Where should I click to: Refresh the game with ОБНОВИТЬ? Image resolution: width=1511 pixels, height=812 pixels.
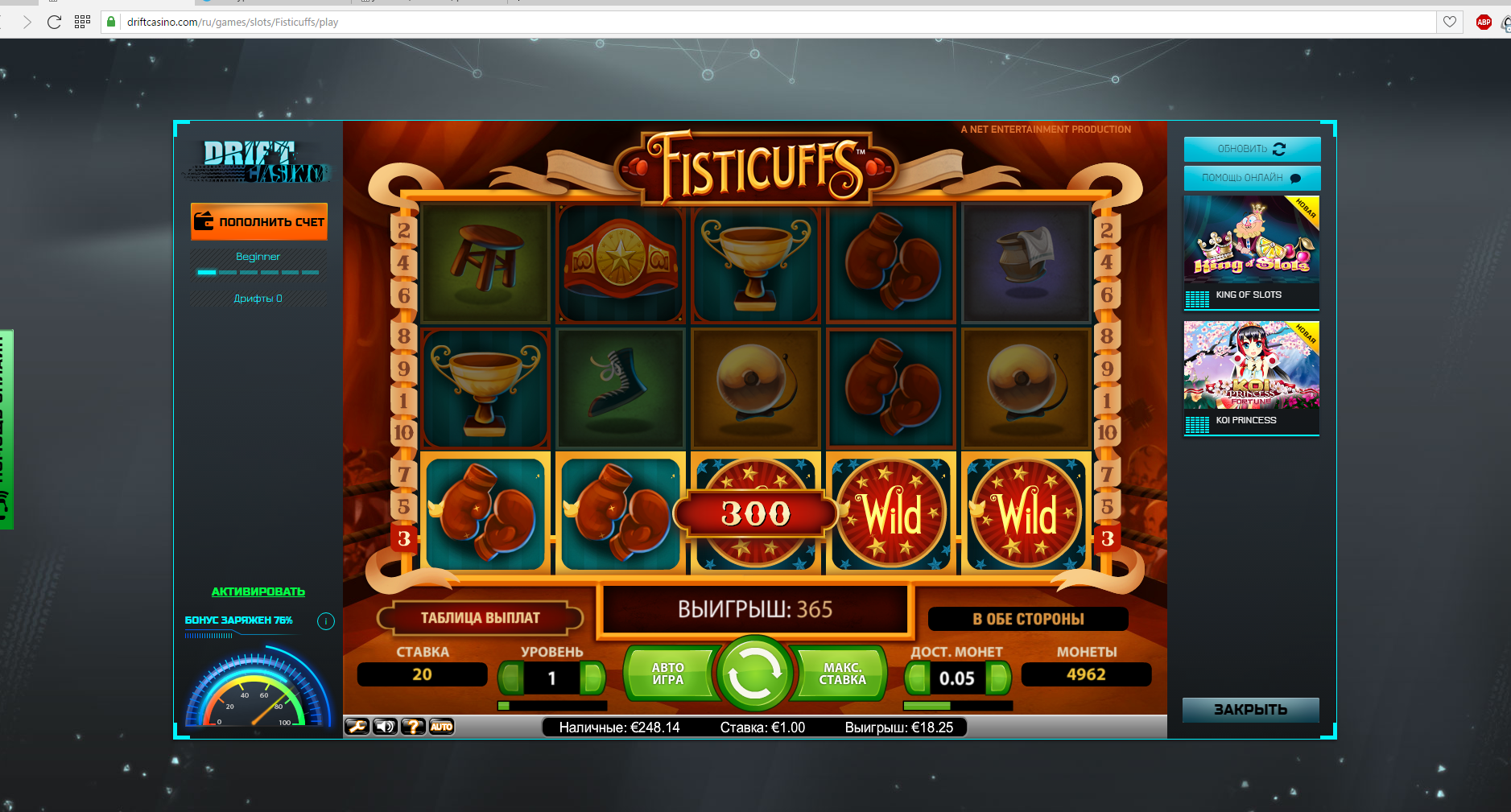coord(1251,149)
